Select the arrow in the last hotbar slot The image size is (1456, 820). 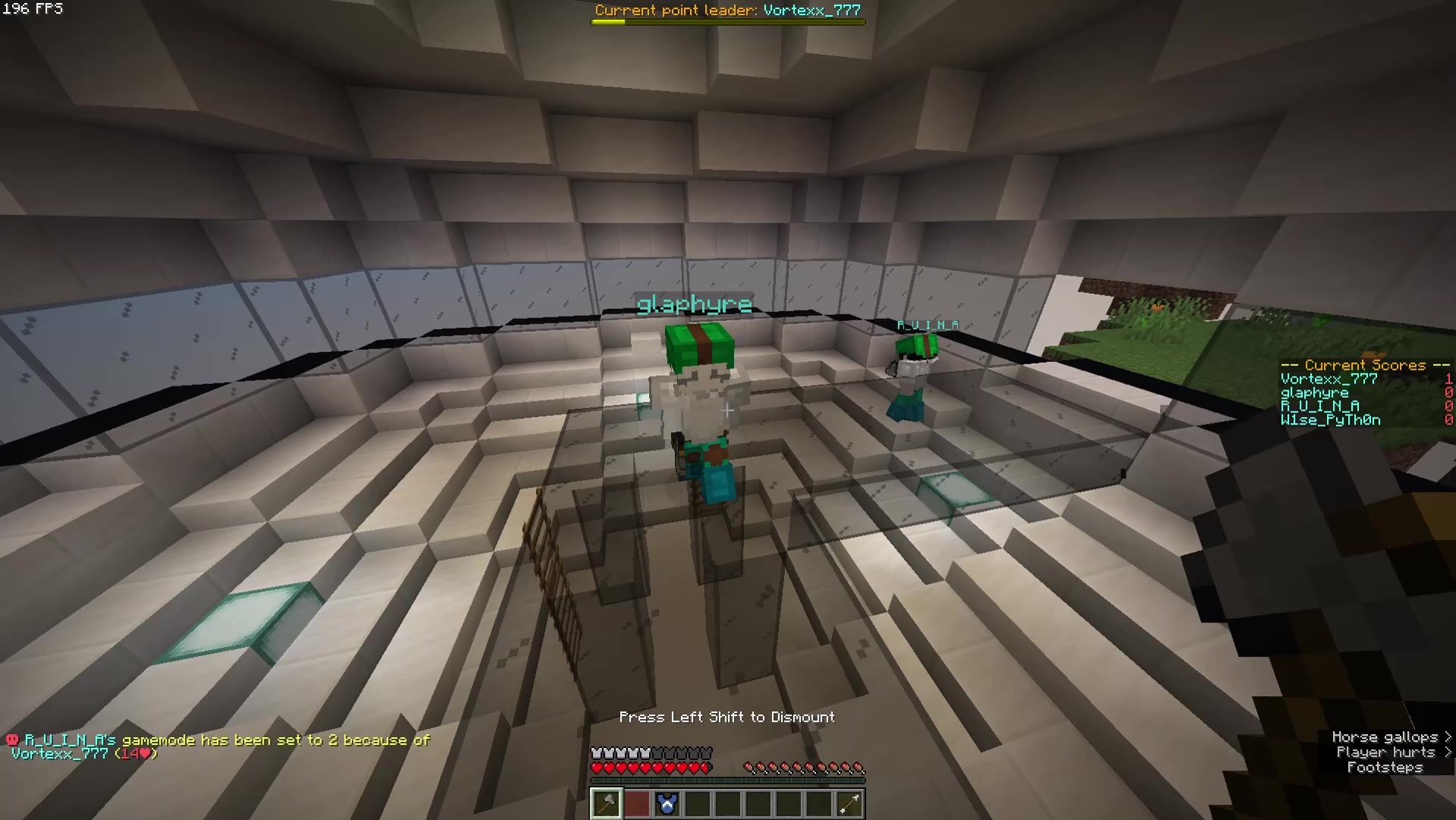point(849,803)
